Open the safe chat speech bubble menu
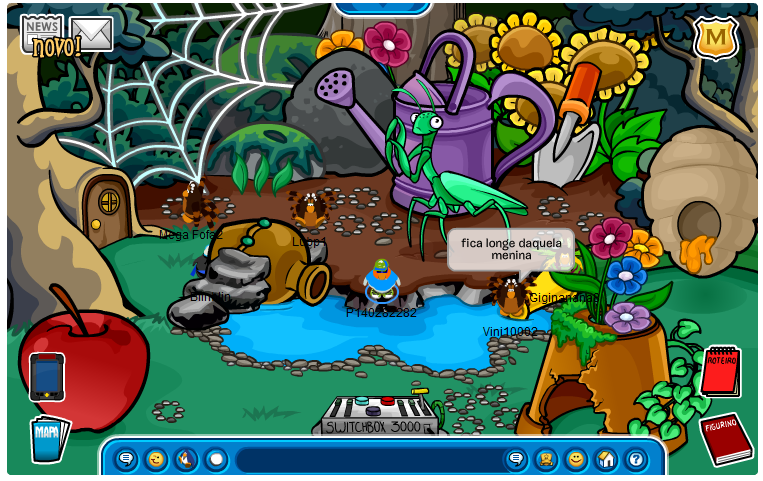 (126, 459)
